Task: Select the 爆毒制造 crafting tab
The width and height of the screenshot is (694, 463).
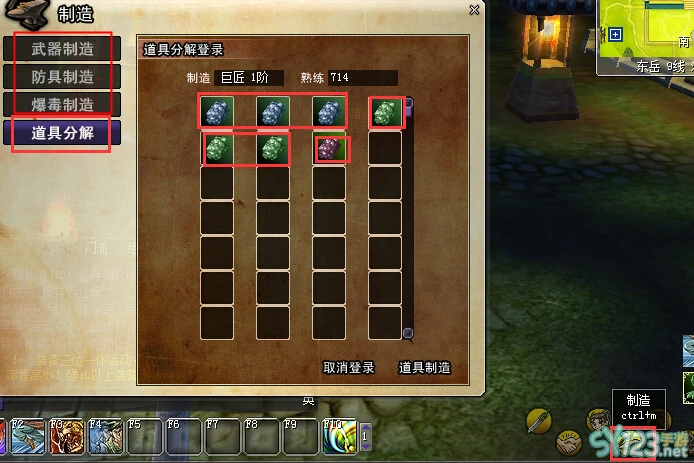Action: pos(62,105)
